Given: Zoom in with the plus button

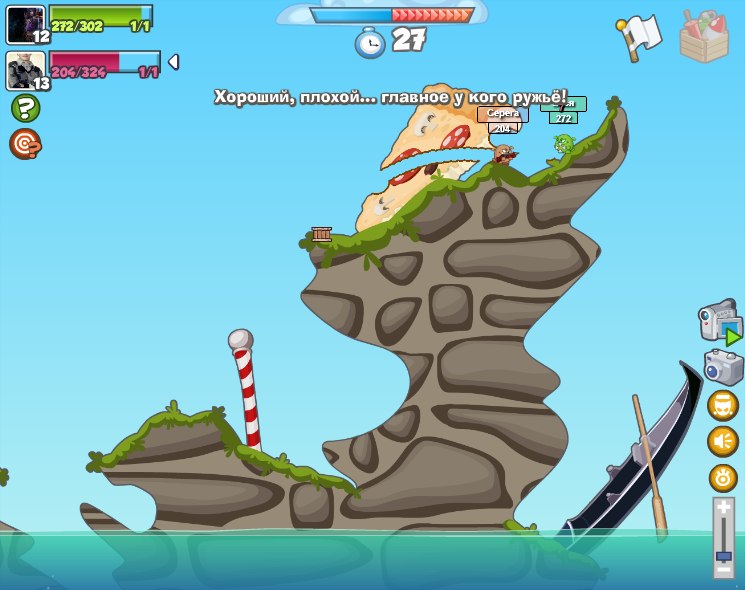Looking at the screenshot, I should 724,508.
